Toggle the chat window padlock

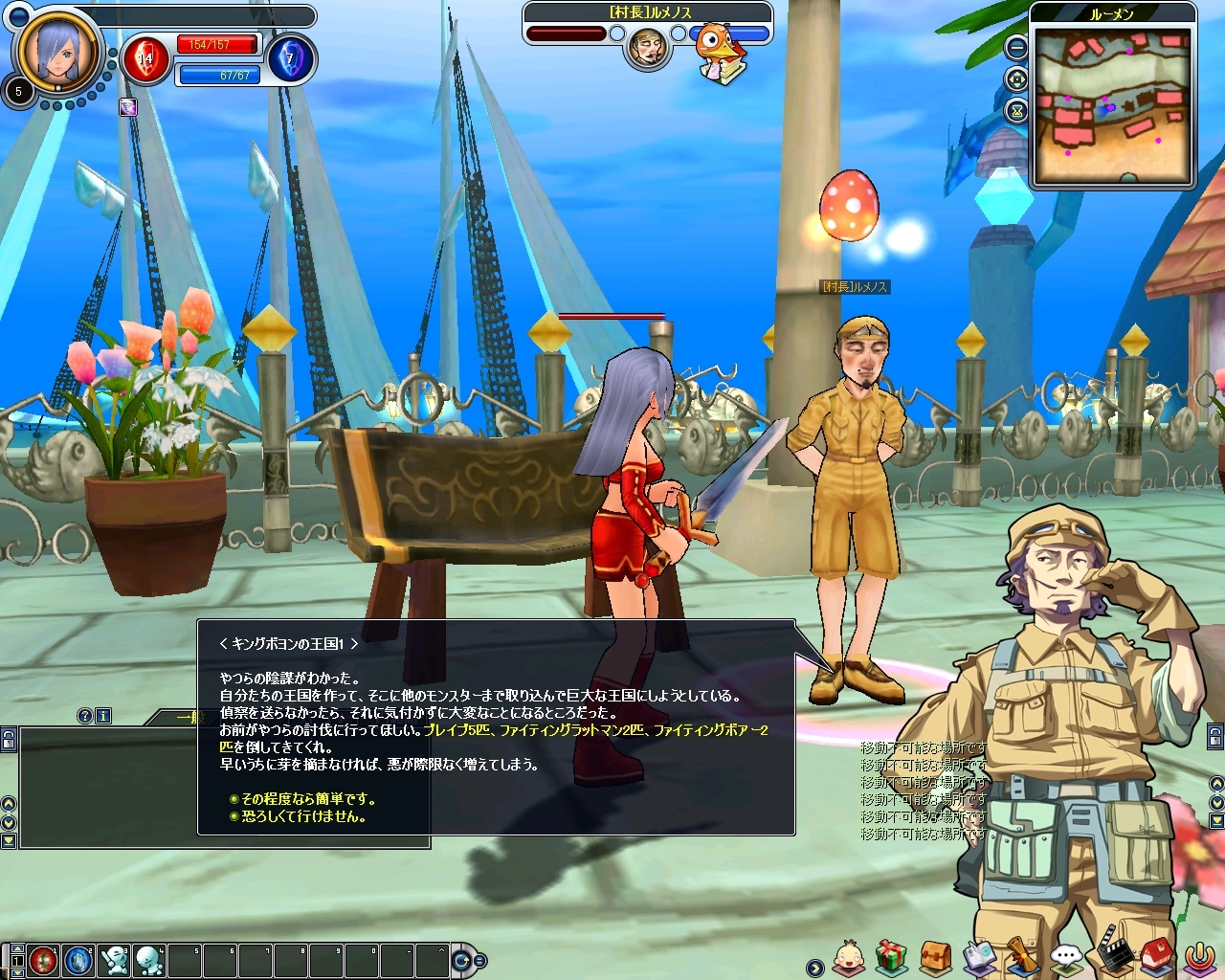pos(9,739)
